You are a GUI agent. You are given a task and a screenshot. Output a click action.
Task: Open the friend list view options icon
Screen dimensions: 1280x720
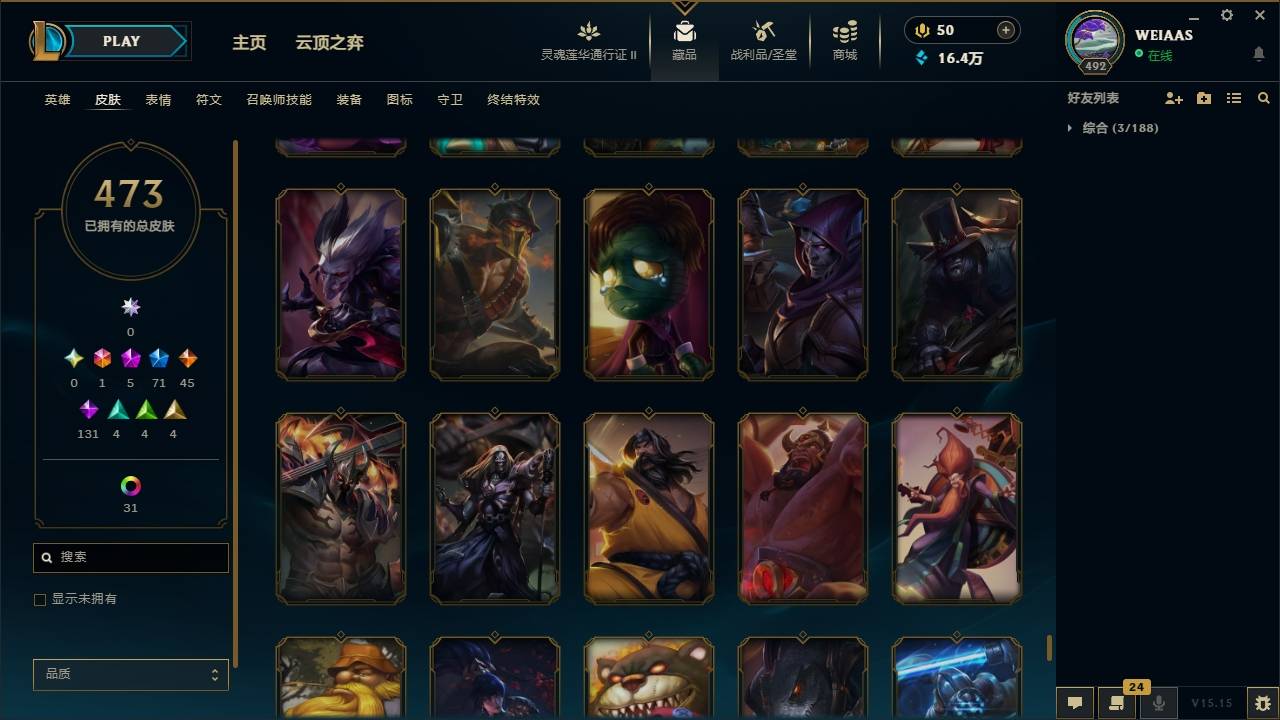(1233, 98)
